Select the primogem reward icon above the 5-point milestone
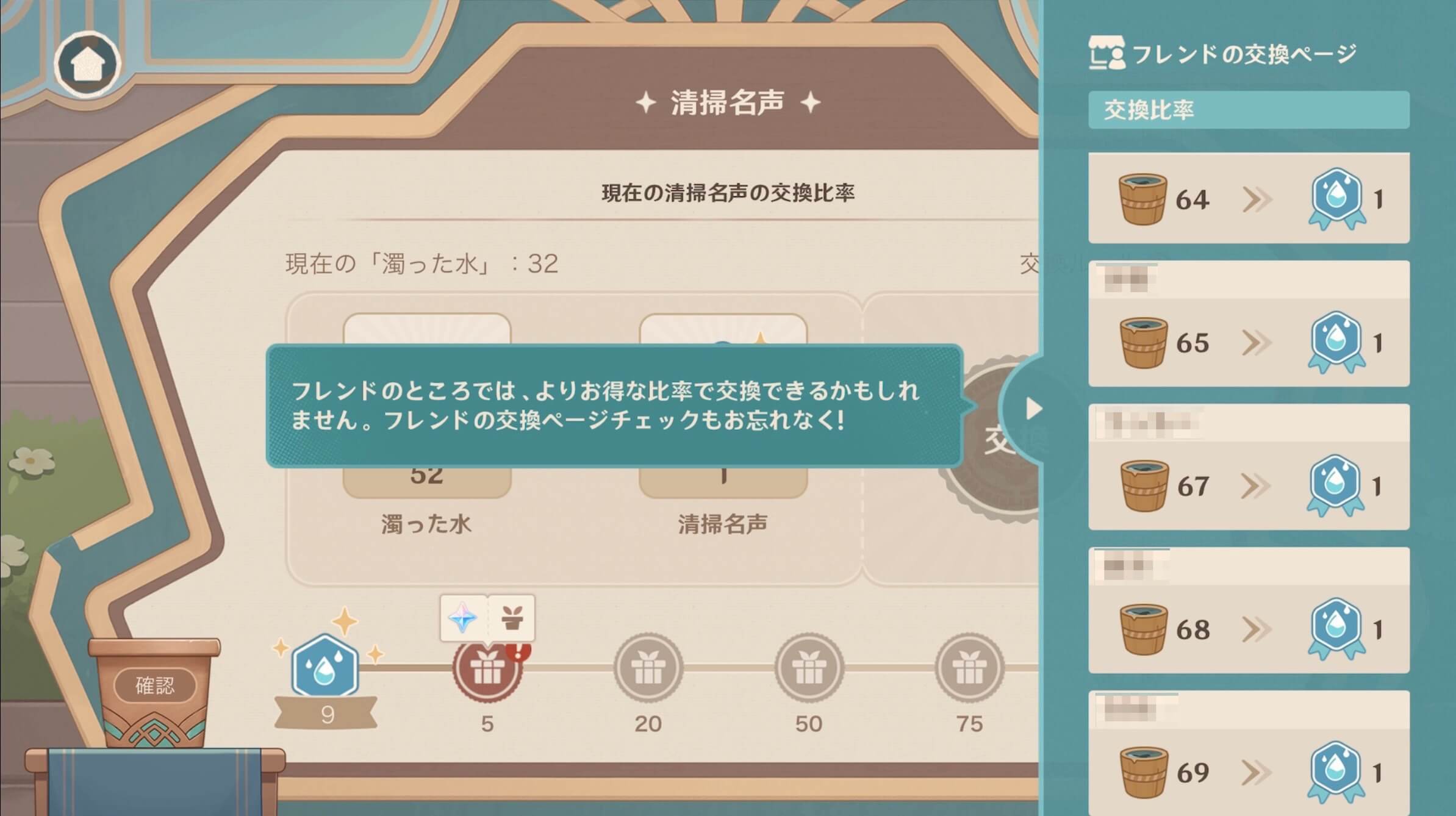This screenshot has height=816, width=1456. pyautogui.click(x=464, y=617)
